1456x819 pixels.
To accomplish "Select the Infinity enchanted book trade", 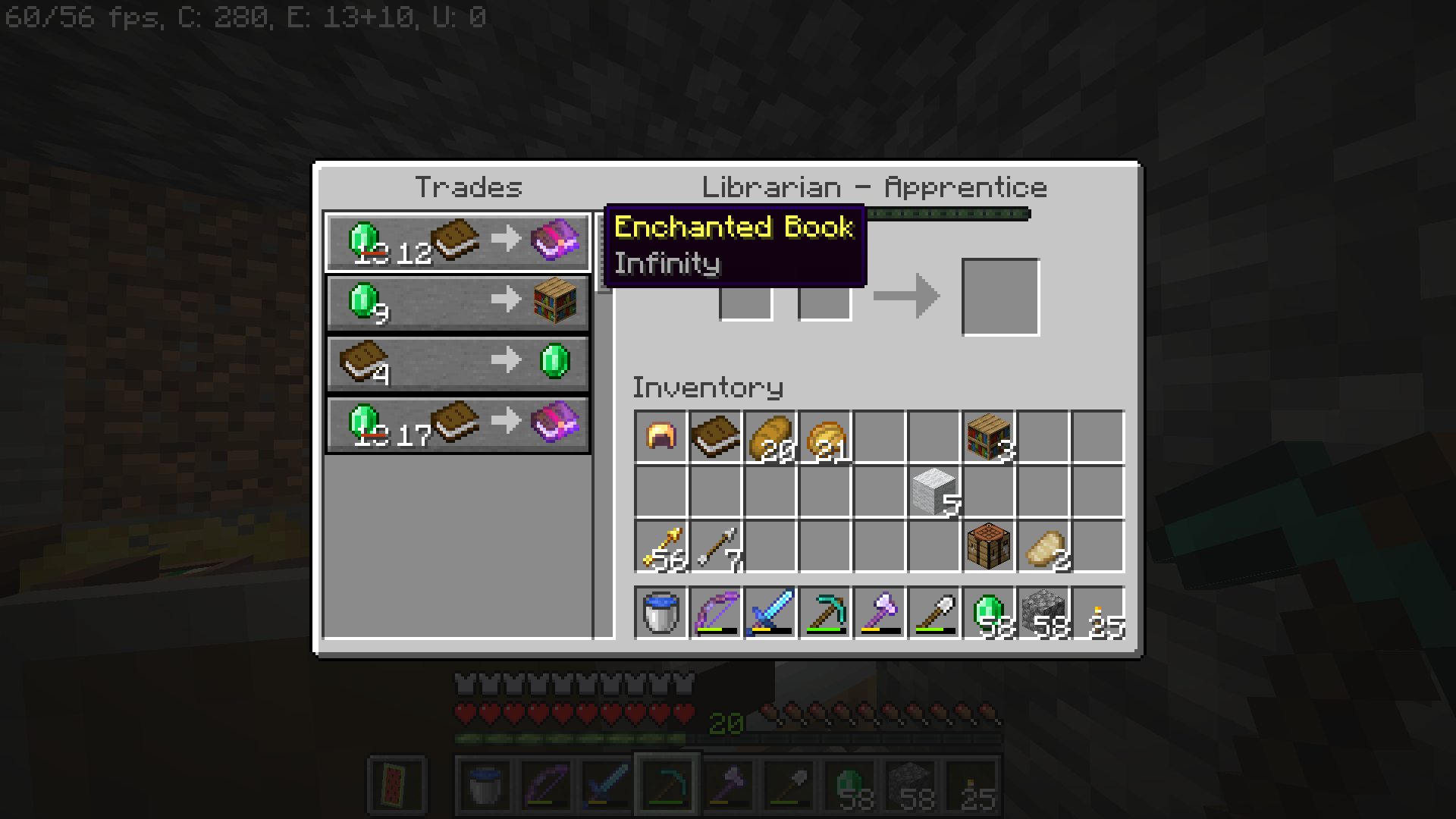I will coord(458,242).
